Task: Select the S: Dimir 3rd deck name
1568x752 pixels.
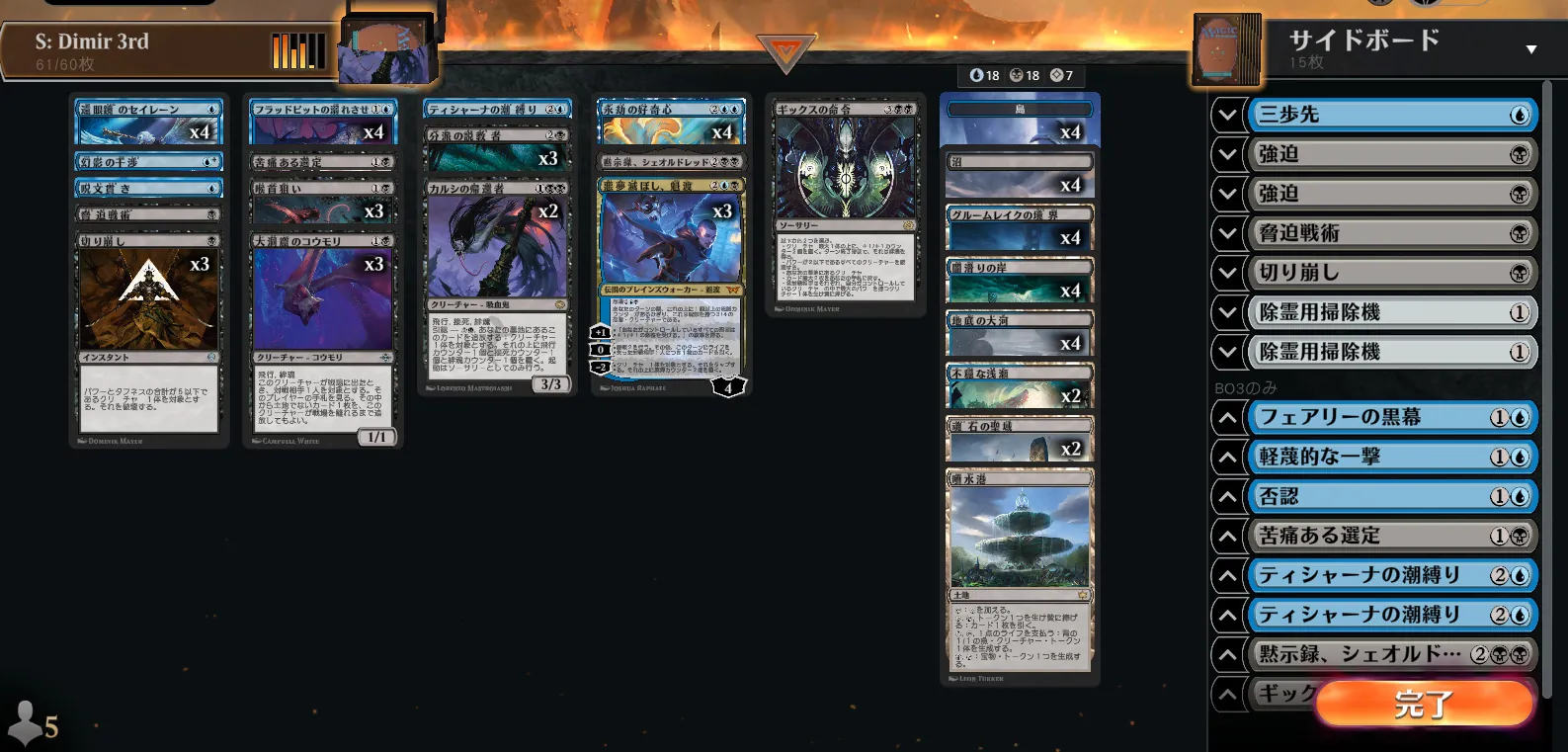Action: (92, 42)
